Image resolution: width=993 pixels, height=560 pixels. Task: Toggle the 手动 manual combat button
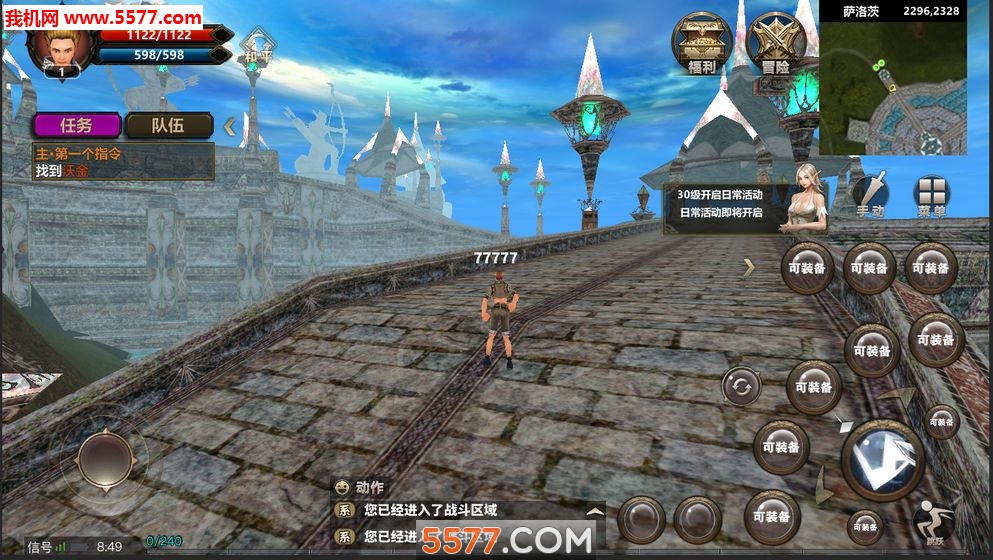(x=870, y=195)
